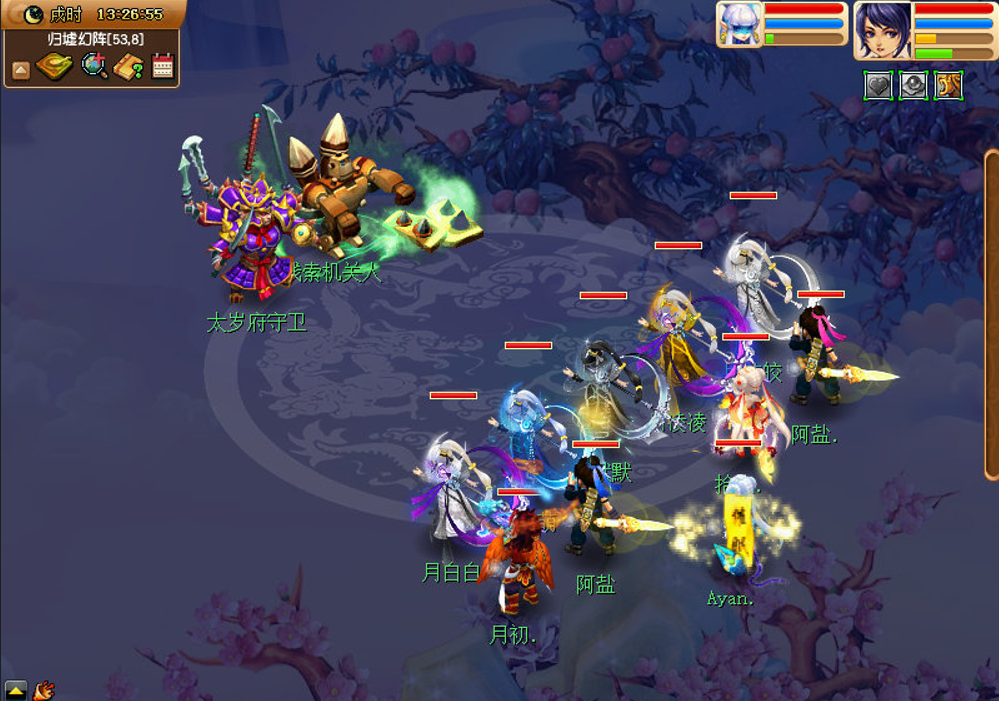Open the world map magnifier icon
Screen dimensions: 999x701
94,66
